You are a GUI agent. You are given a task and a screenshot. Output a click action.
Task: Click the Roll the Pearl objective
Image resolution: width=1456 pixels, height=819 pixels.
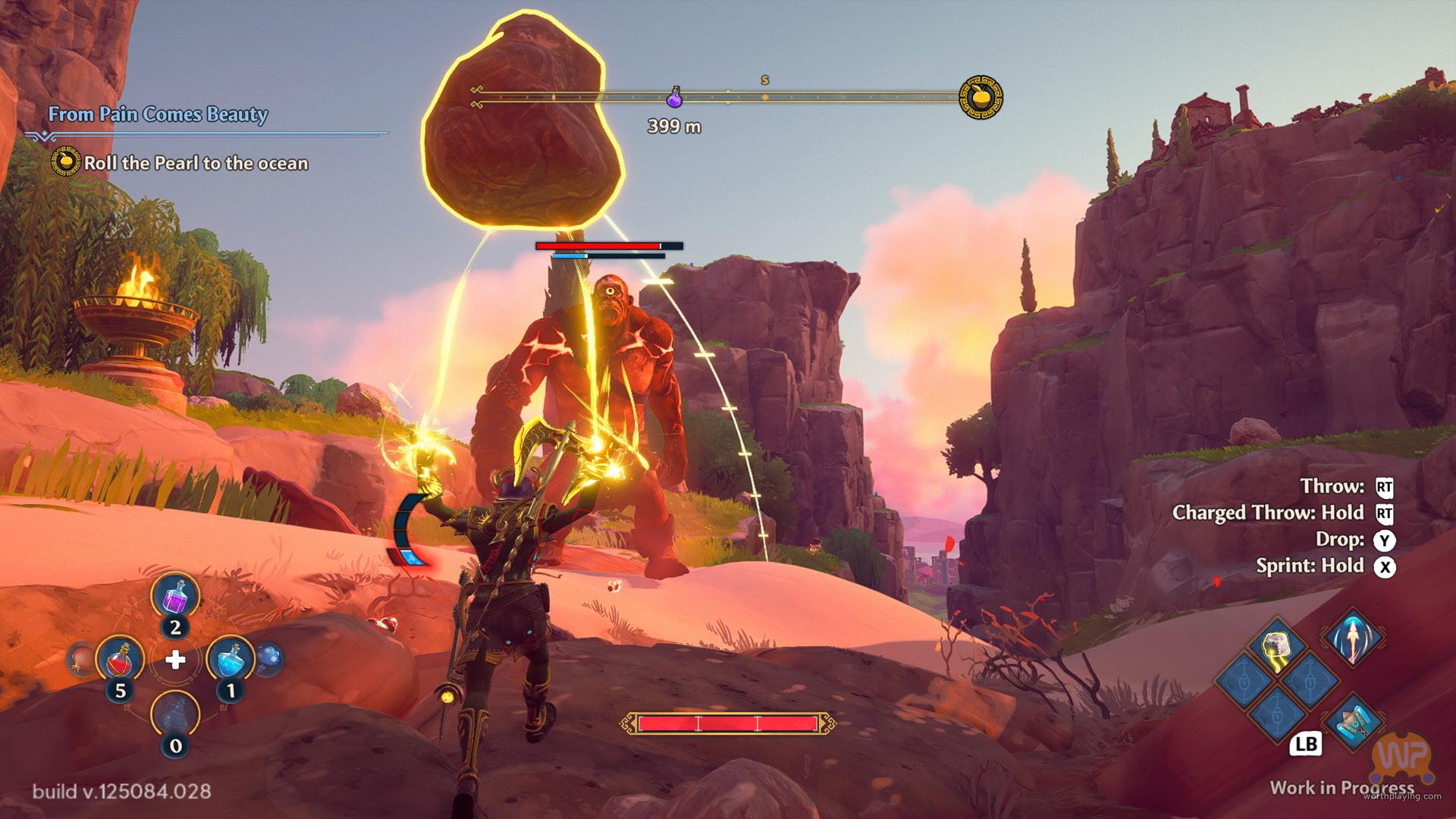coord(196,163)
